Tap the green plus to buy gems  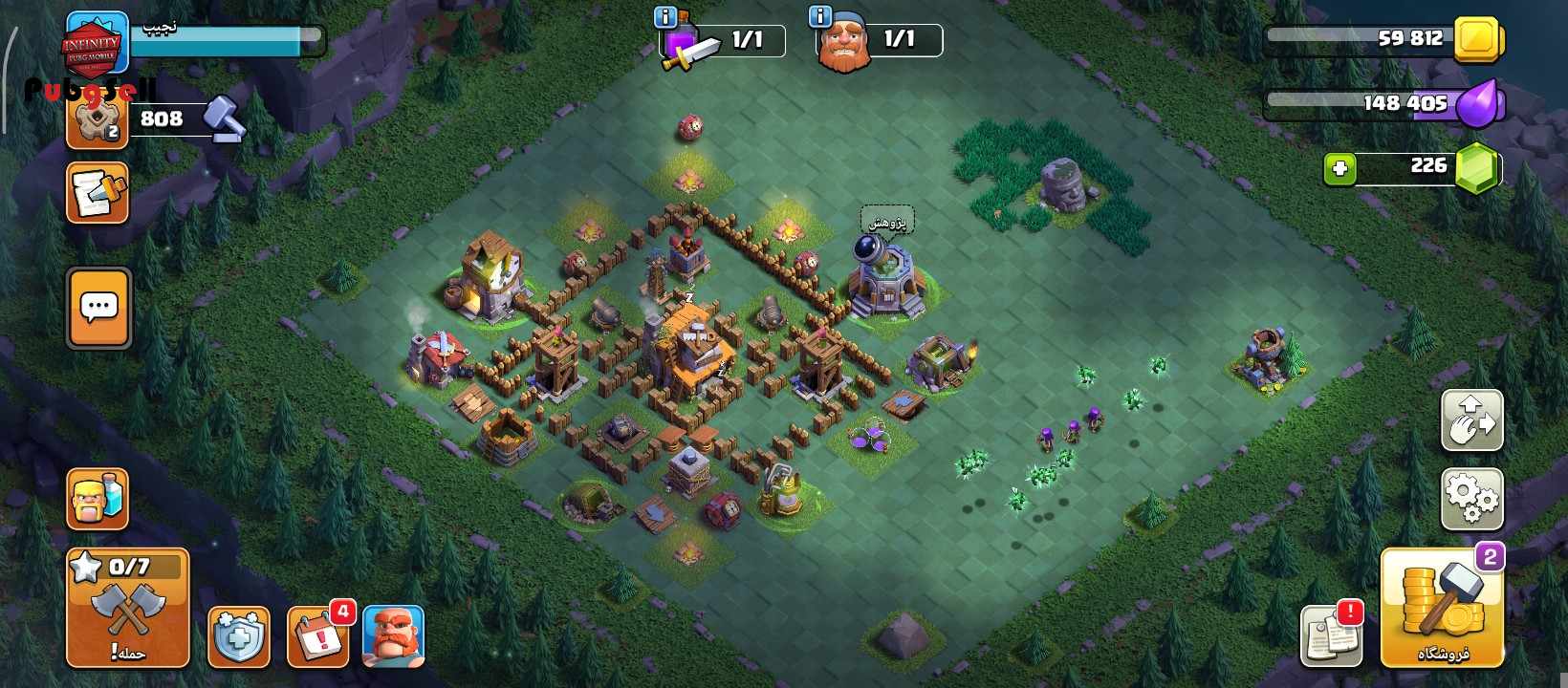[1339, 169]
